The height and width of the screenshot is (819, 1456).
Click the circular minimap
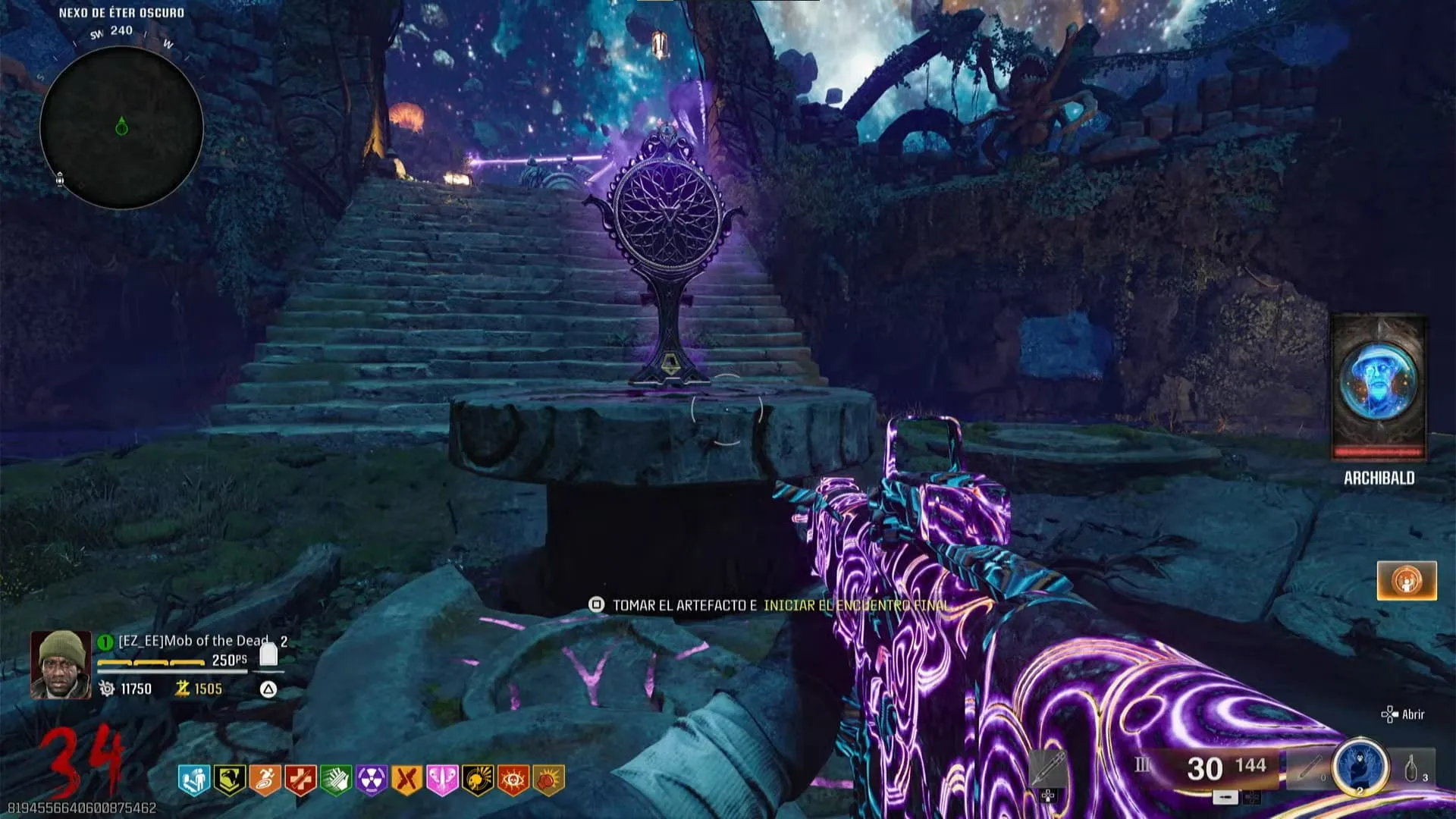[121, 127]
